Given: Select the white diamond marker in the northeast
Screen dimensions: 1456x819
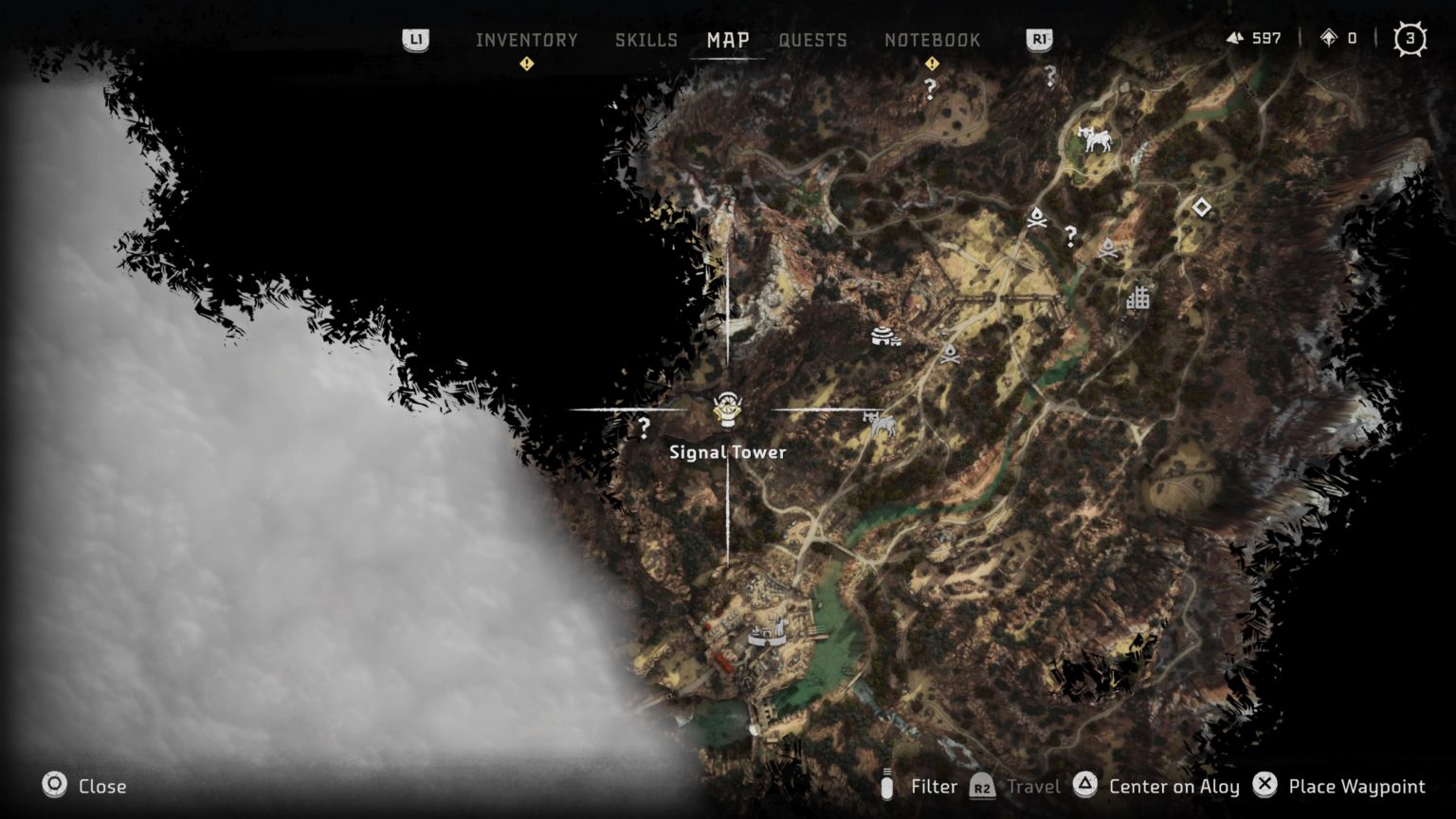Looking at the screenshot, I should [1201, 206].
